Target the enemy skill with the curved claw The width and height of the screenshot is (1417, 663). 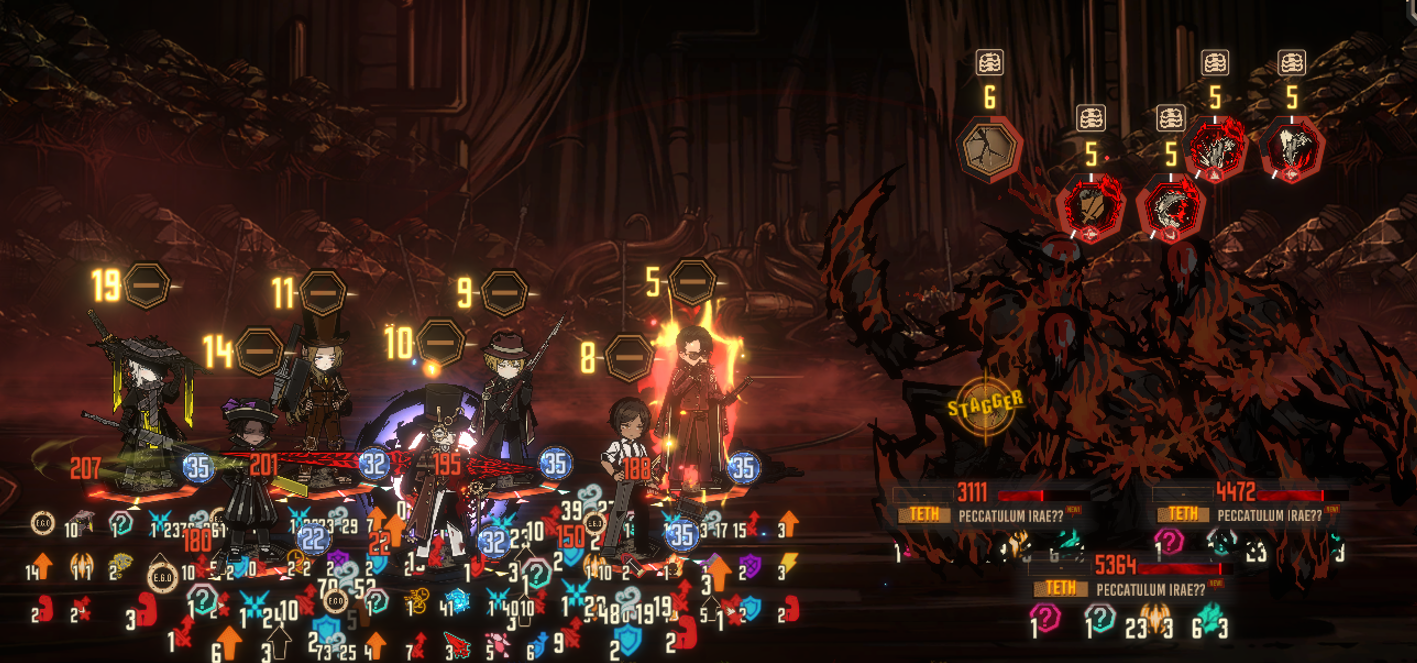click(1171, 209)
